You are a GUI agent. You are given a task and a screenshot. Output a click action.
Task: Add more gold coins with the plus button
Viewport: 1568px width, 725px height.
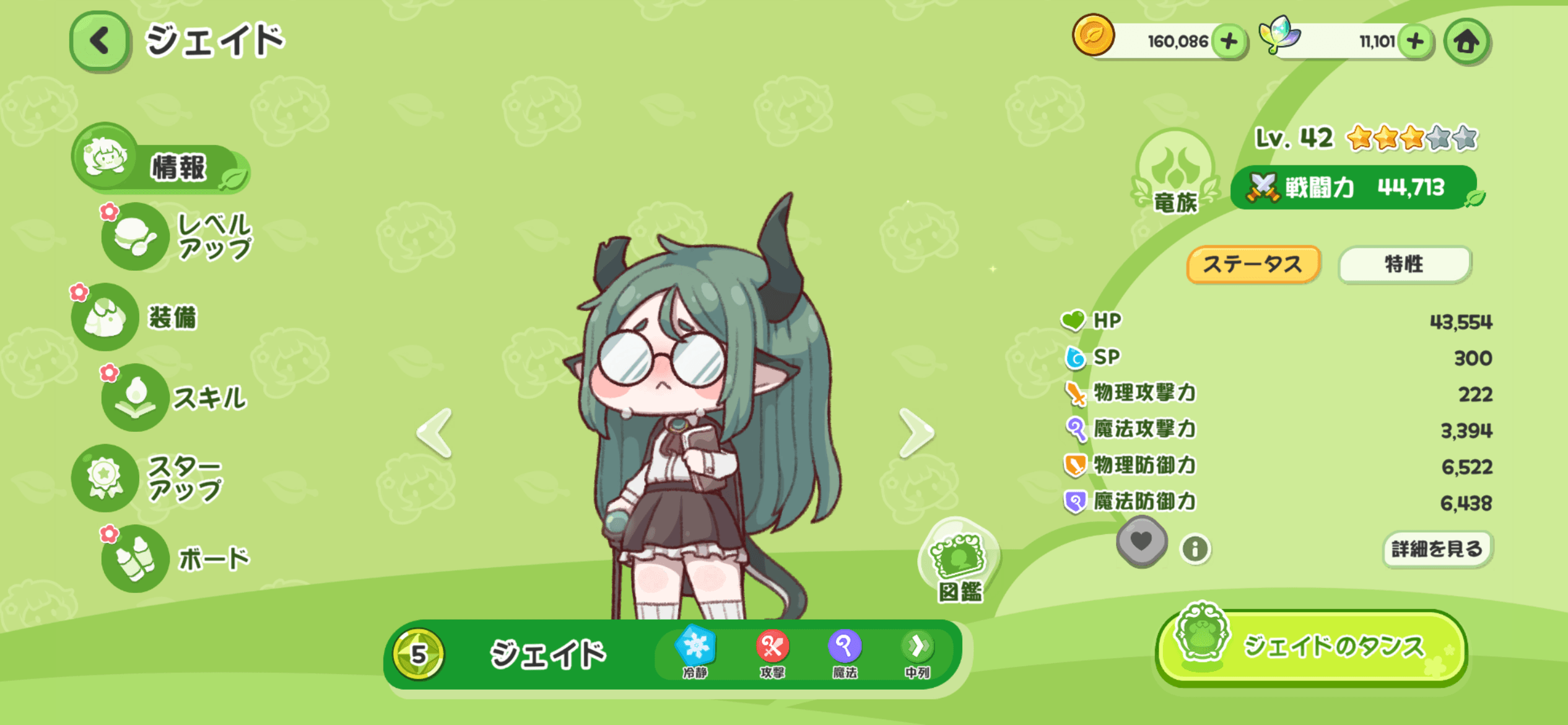pos(1229,42)
